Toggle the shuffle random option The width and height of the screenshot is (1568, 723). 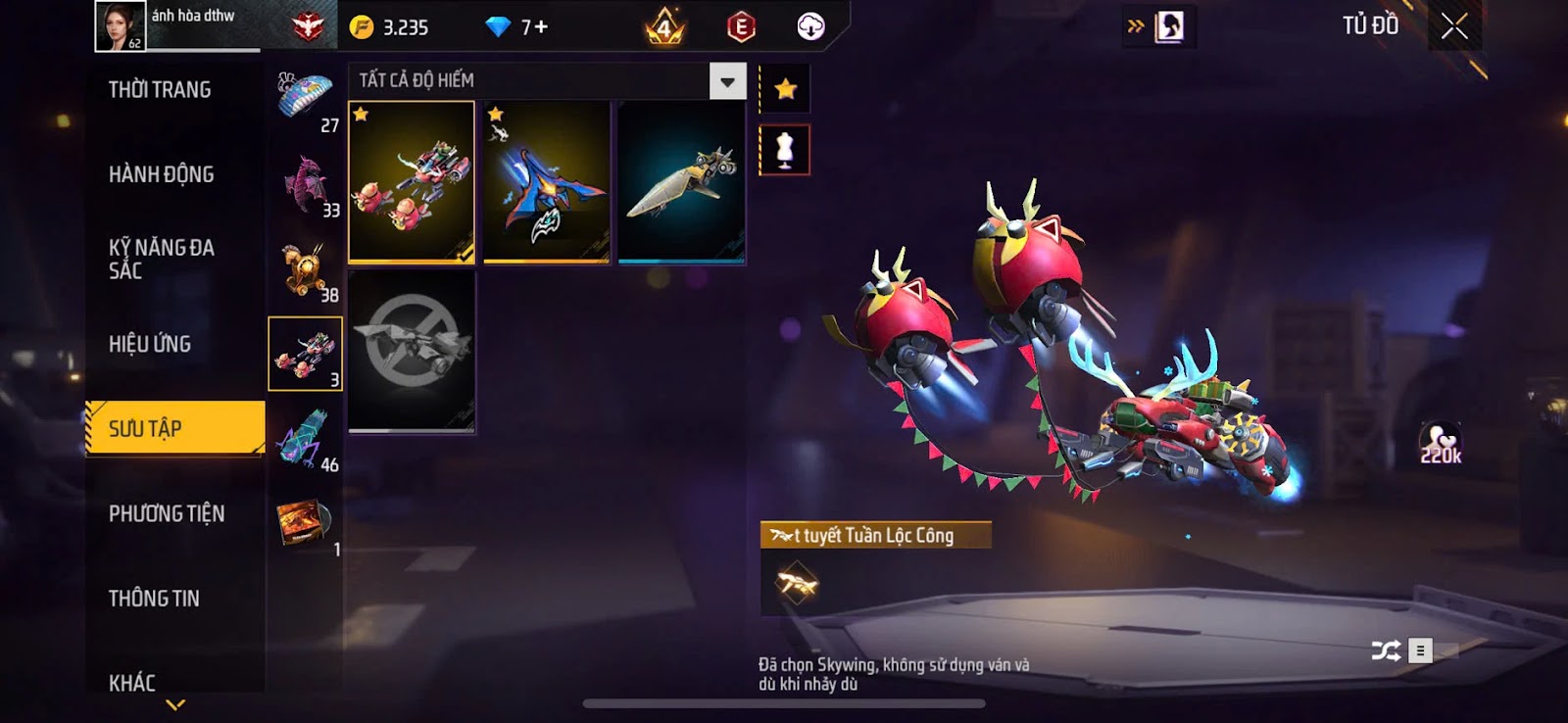1386,651
